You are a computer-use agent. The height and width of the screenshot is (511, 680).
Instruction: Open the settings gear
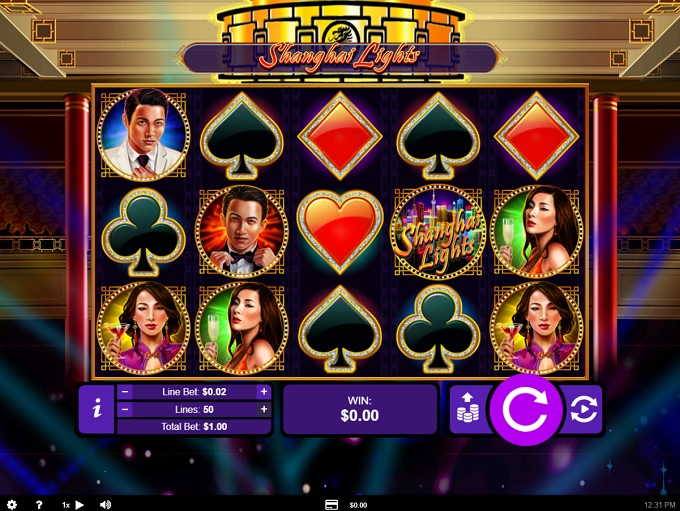[x=12, y=505]
